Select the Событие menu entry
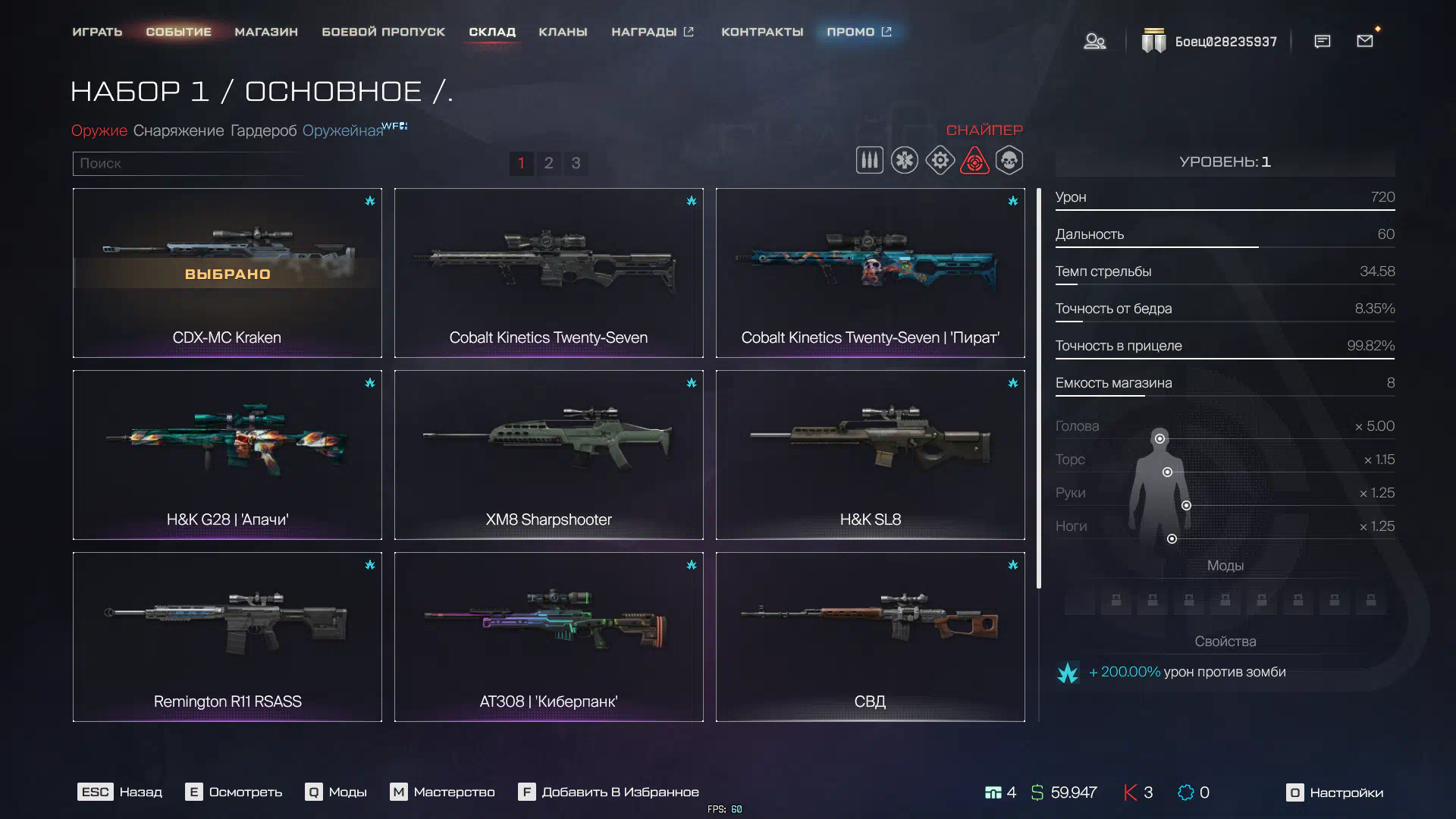This screenshot has width=1456, height=819. coord(178,32)
